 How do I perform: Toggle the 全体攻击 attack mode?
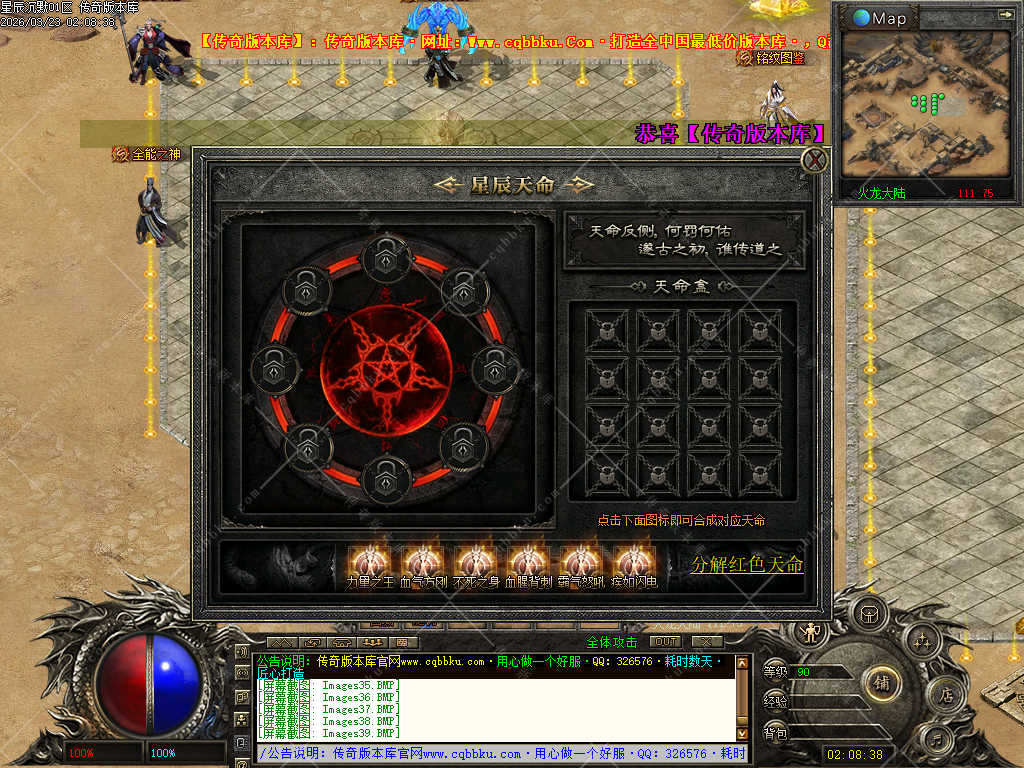click(612, 642)
